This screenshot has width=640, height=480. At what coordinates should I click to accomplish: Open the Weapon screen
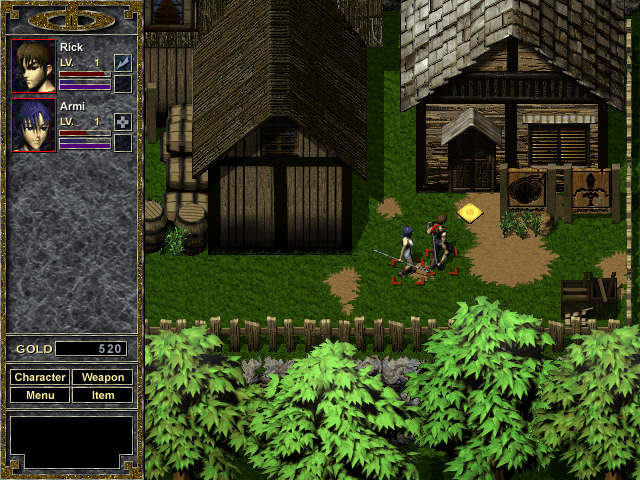(x=102, y=377)
